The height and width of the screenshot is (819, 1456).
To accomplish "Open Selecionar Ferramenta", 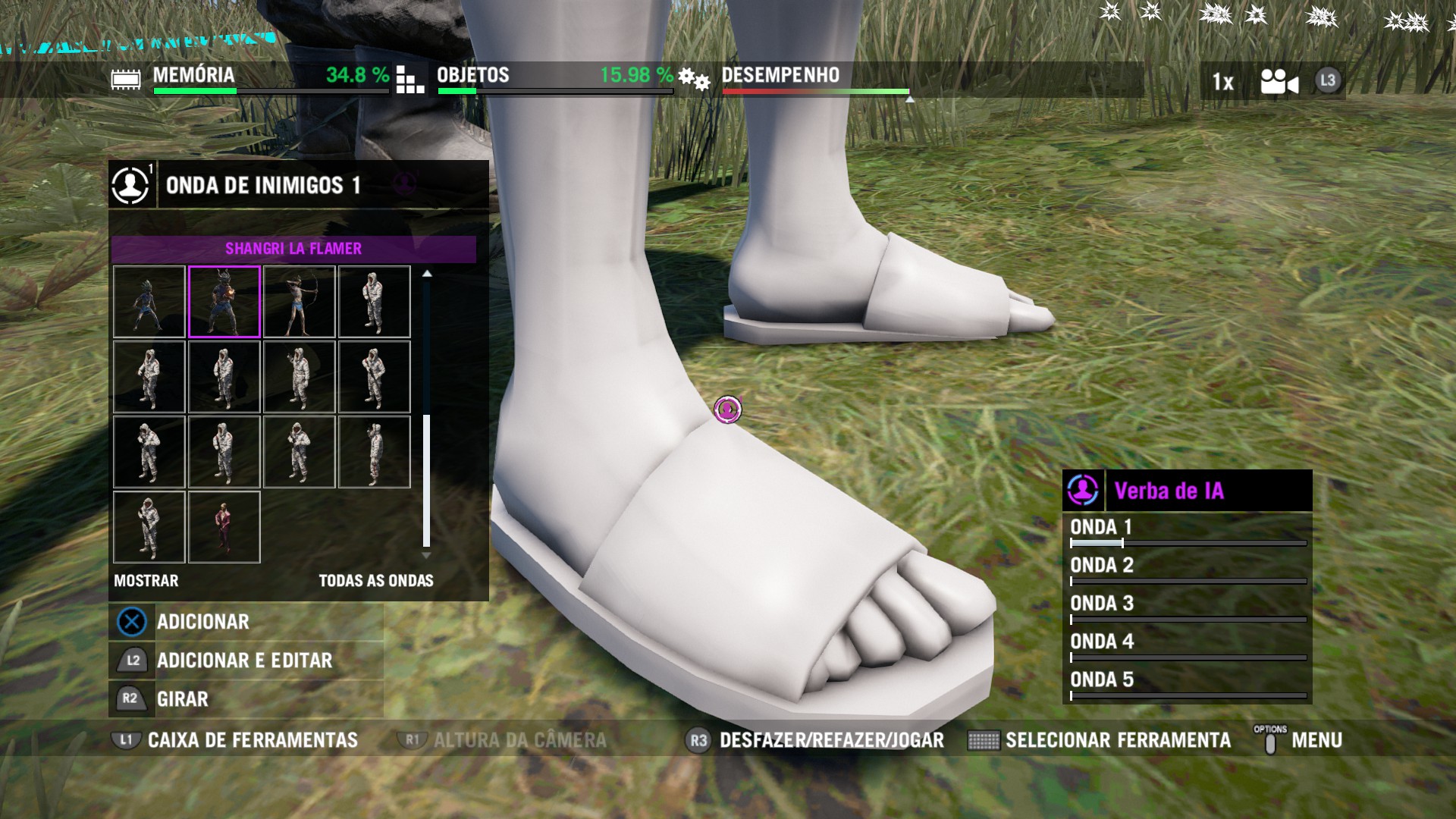I will [x=1117, y=740].
